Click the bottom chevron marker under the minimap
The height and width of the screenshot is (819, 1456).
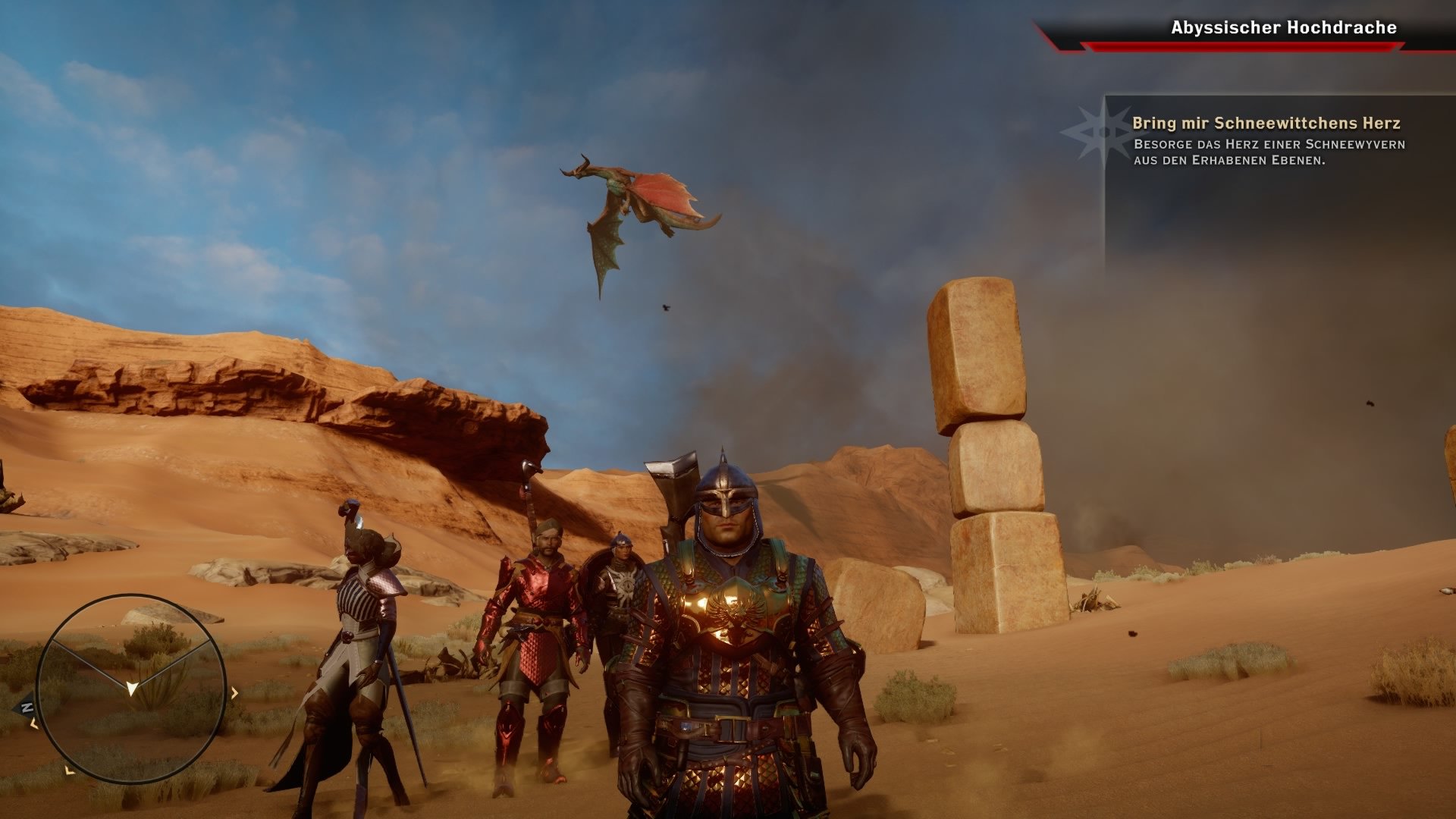pyautogui.click(x=68, y=771)
